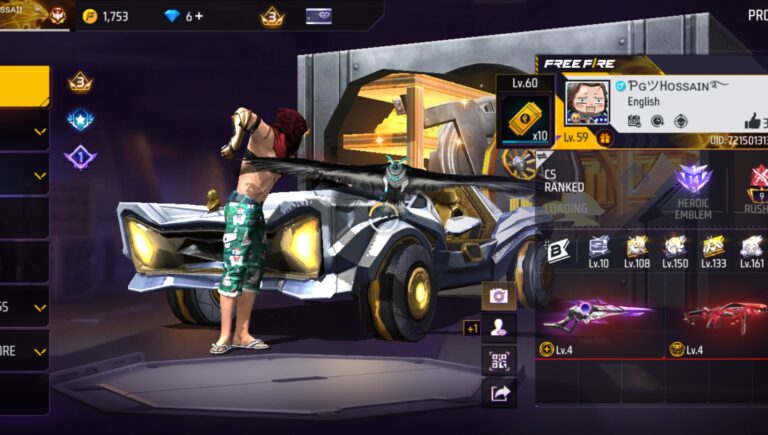Select the highlighted yellow side tab
Viewport: 768px width, 435px height.
tap(24, 85)
